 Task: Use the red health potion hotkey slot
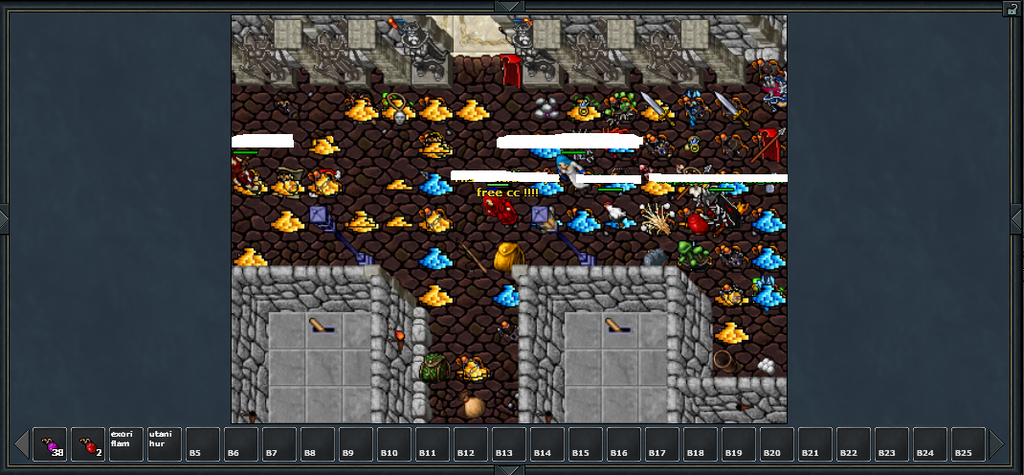click(88, 444)
